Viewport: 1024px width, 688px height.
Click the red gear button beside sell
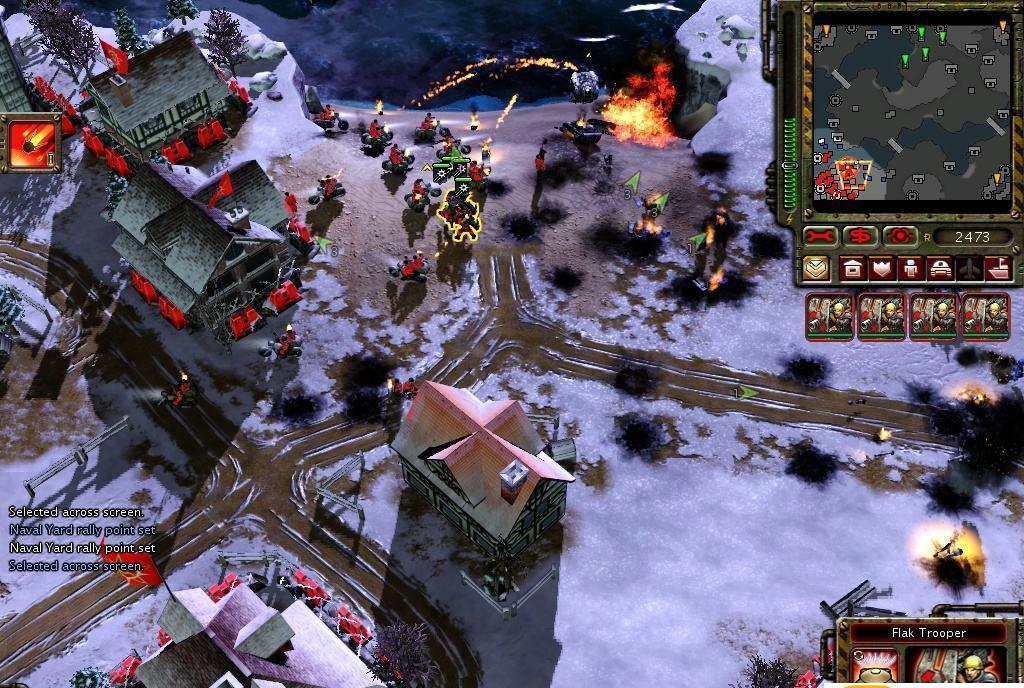899,237
